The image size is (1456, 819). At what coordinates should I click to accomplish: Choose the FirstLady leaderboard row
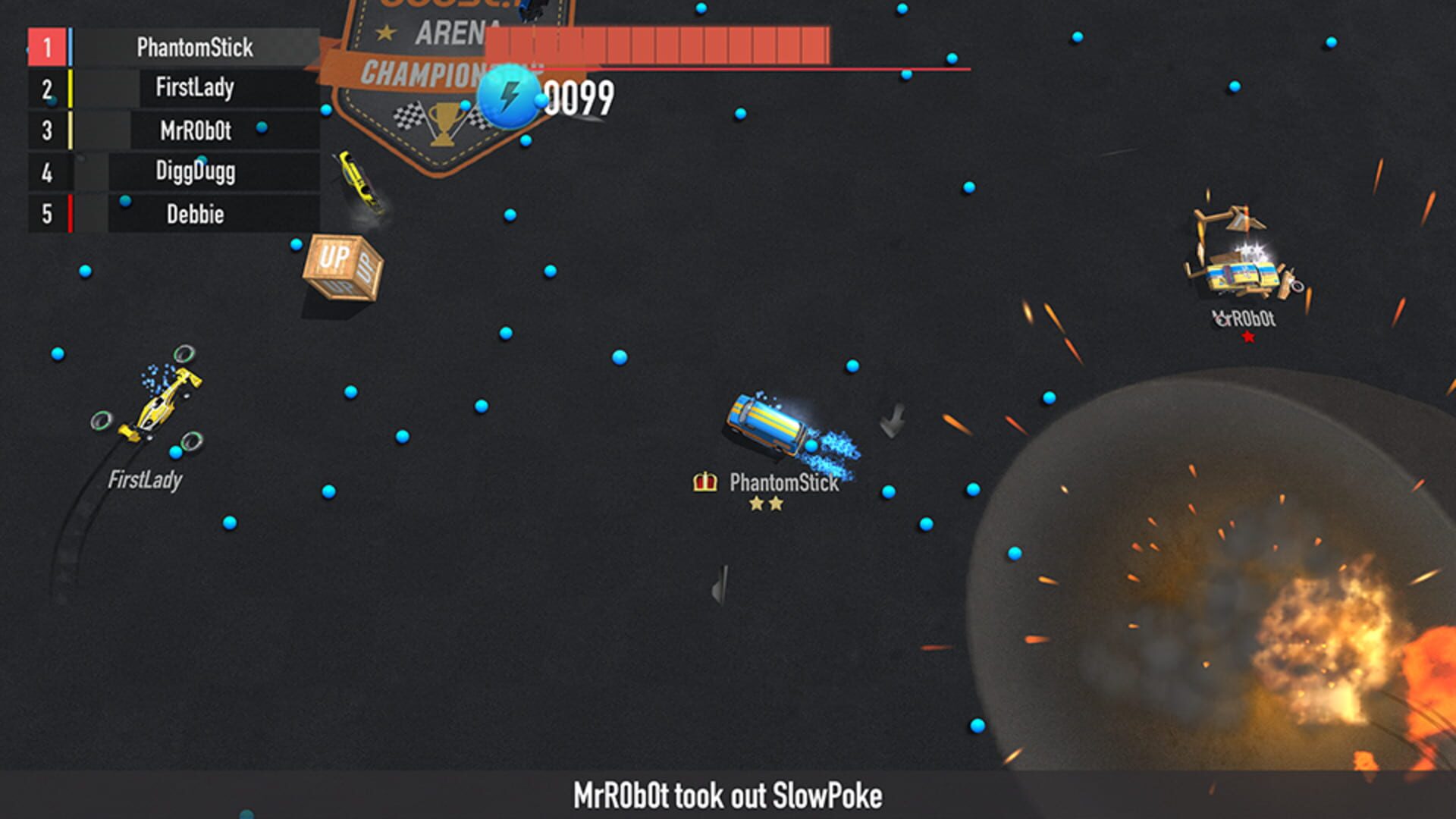point(194,89)
